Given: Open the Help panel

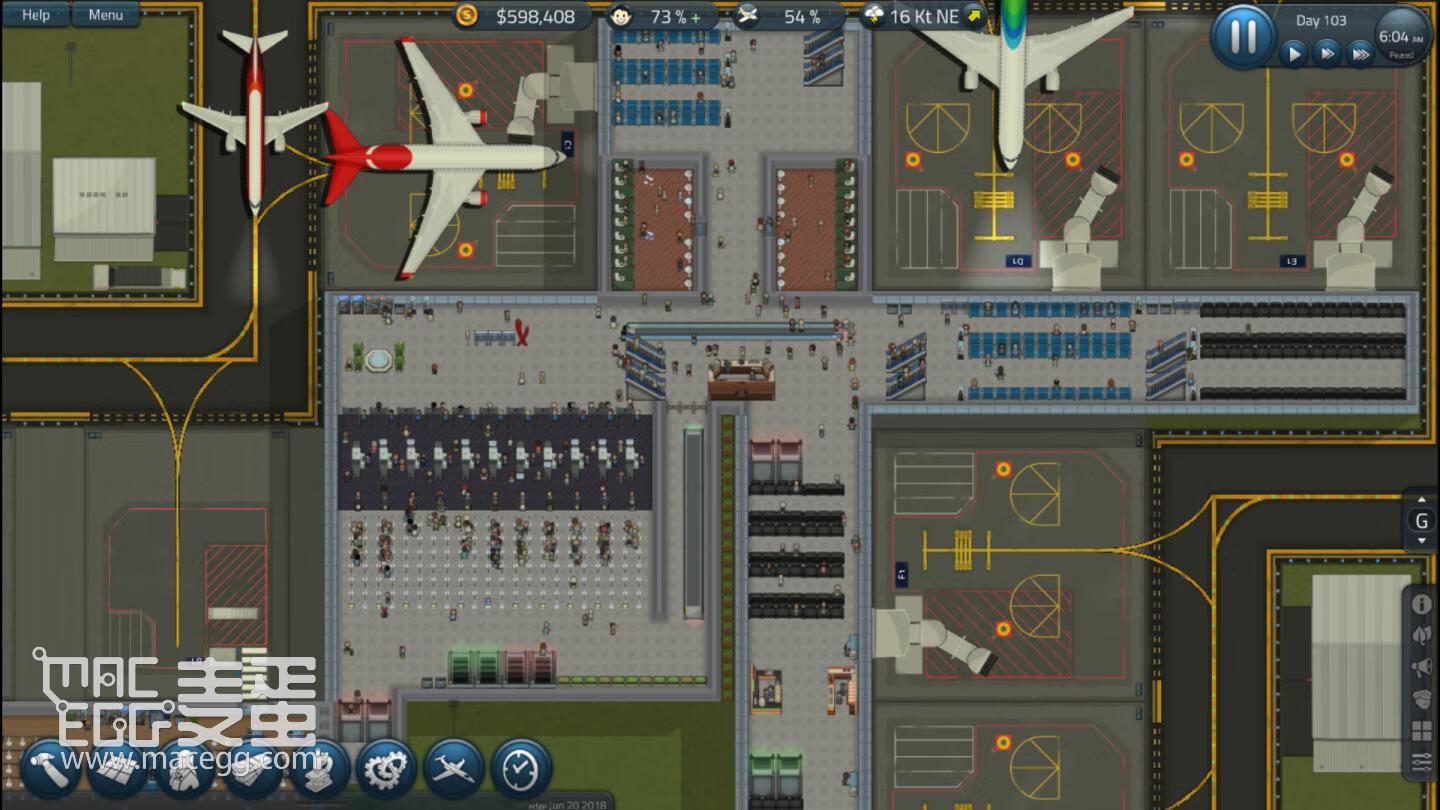Looking at the screenshot, I should pyautogui.click(x=36, y=14).
